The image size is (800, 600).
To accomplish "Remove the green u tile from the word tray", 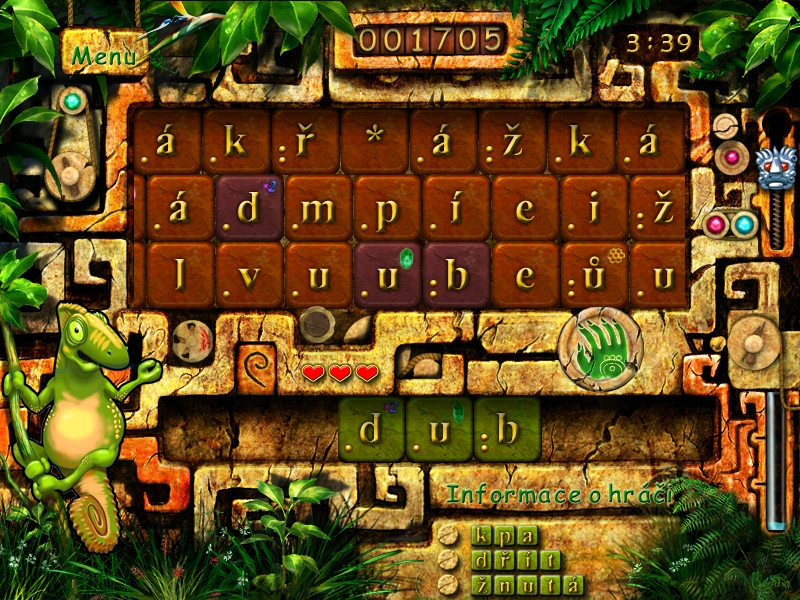I will point(439,430).
